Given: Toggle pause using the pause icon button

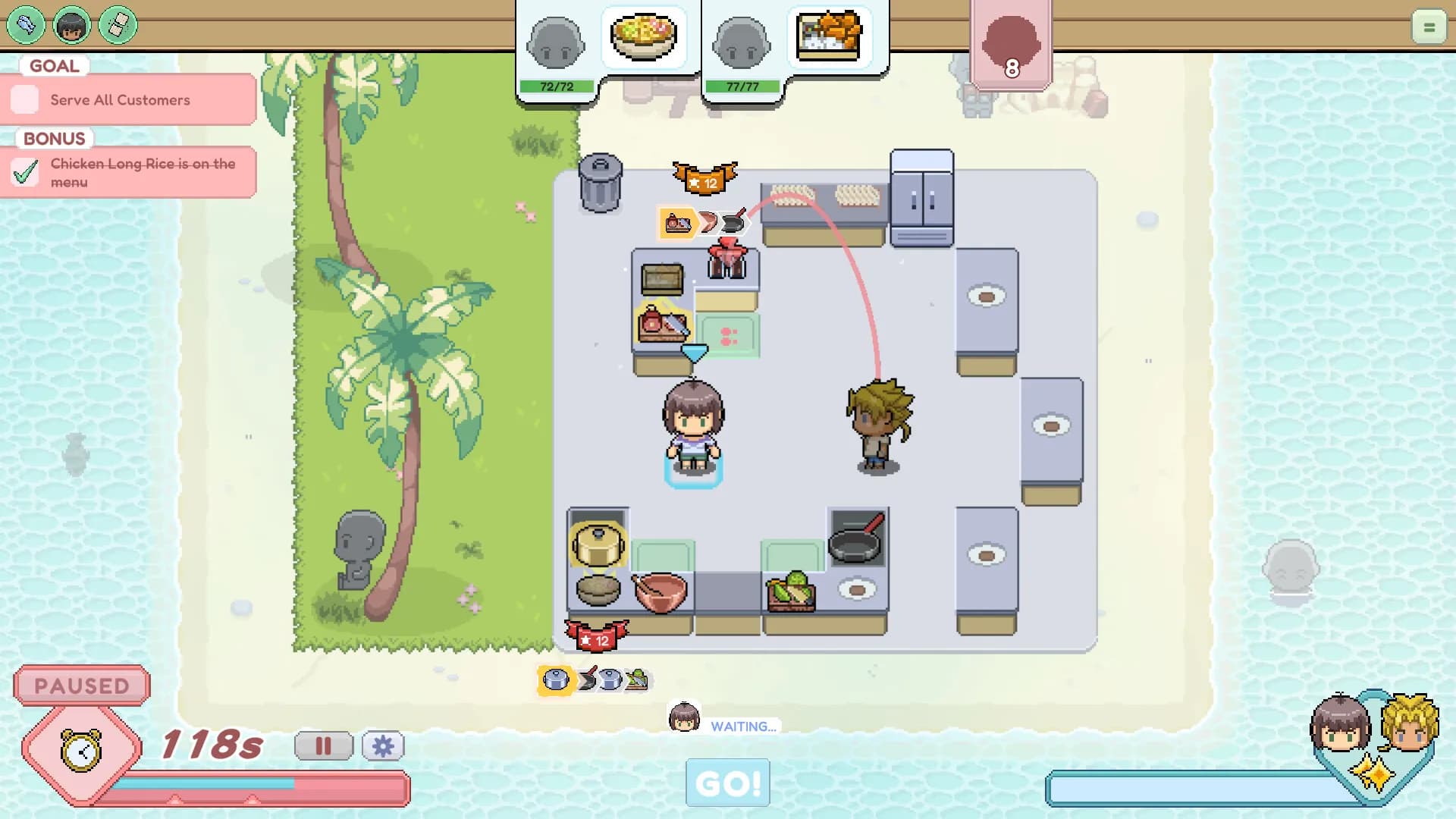Looking at the screenshot, I should click(x=325, y=746).
